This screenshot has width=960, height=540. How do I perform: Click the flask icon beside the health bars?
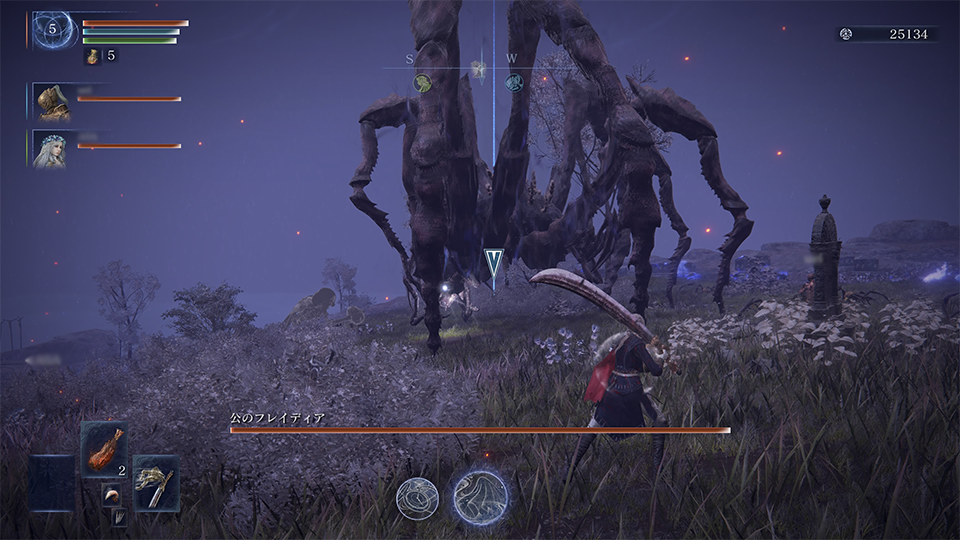[x=93, y=56]
